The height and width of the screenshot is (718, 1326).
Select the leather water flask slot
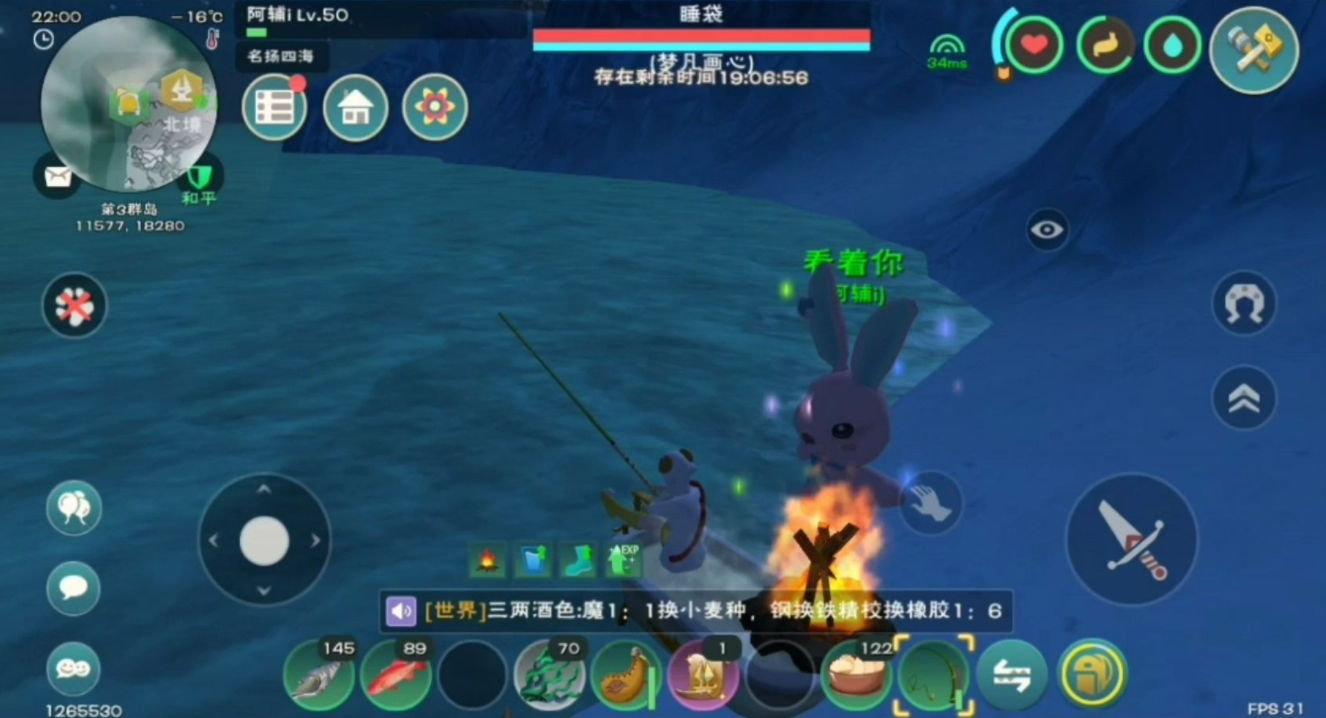coord(625,676)
